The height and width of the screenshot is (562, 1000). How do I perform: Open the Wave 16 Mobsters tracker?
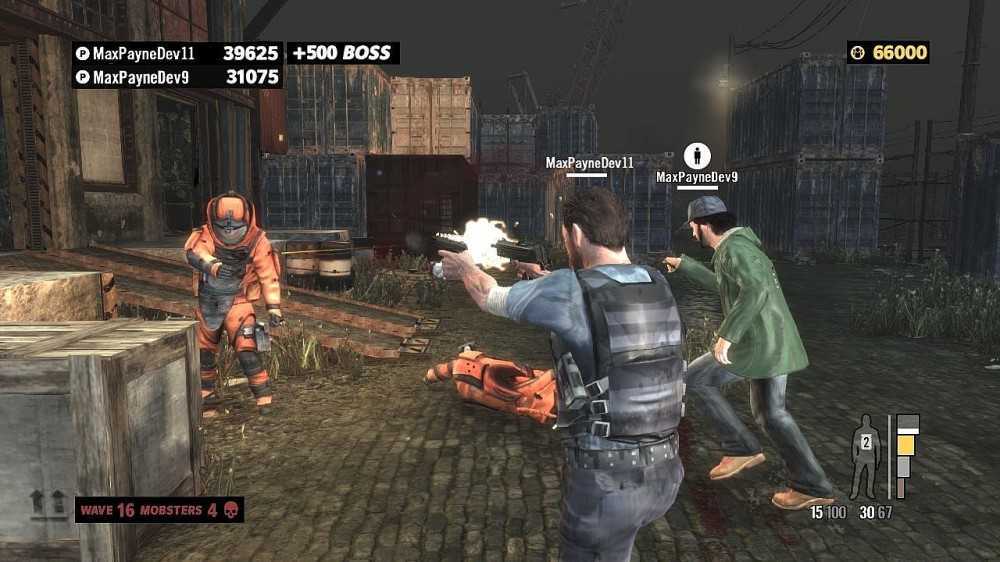click(x=159, y=510)
